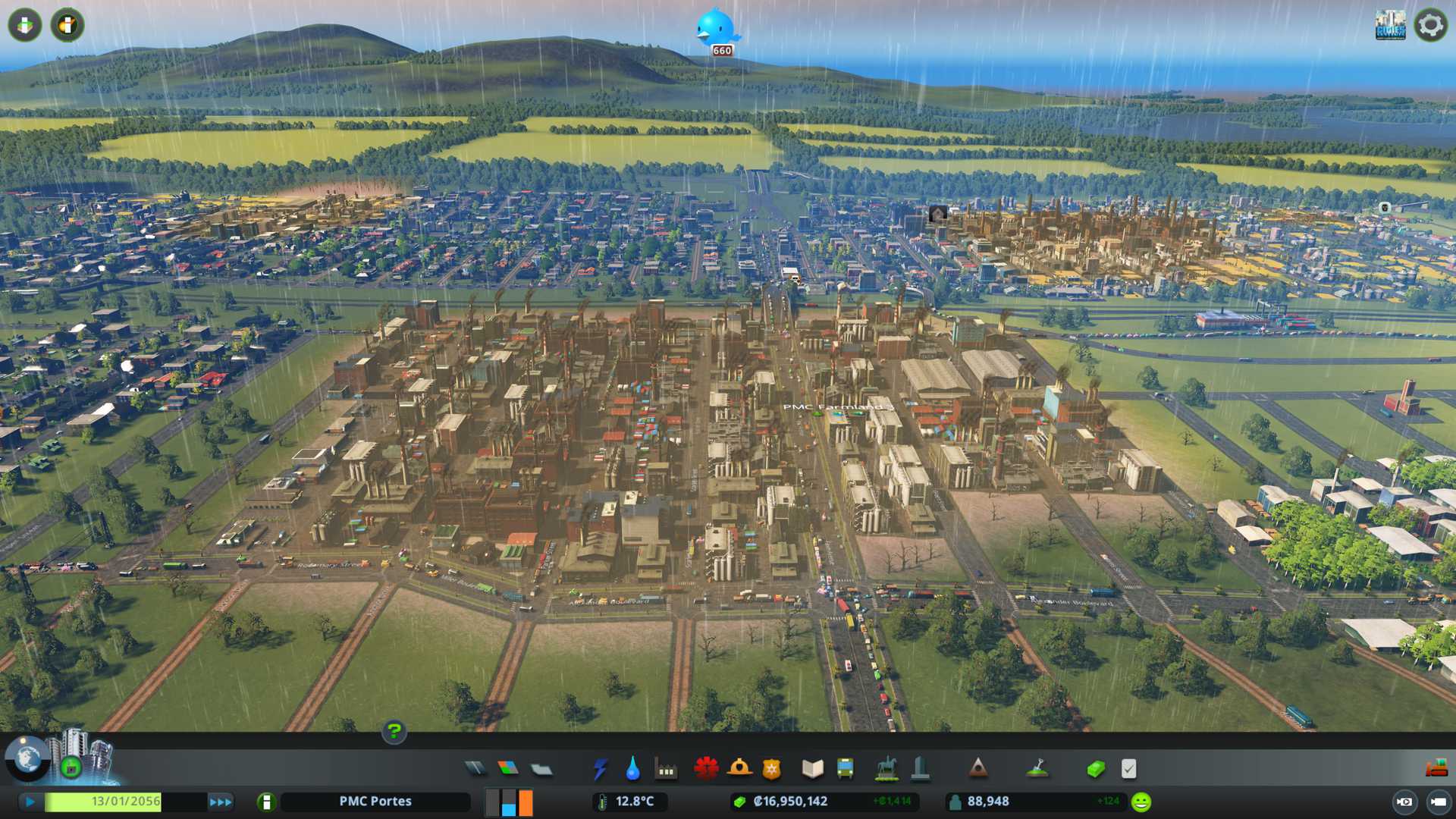Open the Healthcare services menu
Image resolution: width=1456 pixels, height=819 pixels.
[x=706, y=769]
